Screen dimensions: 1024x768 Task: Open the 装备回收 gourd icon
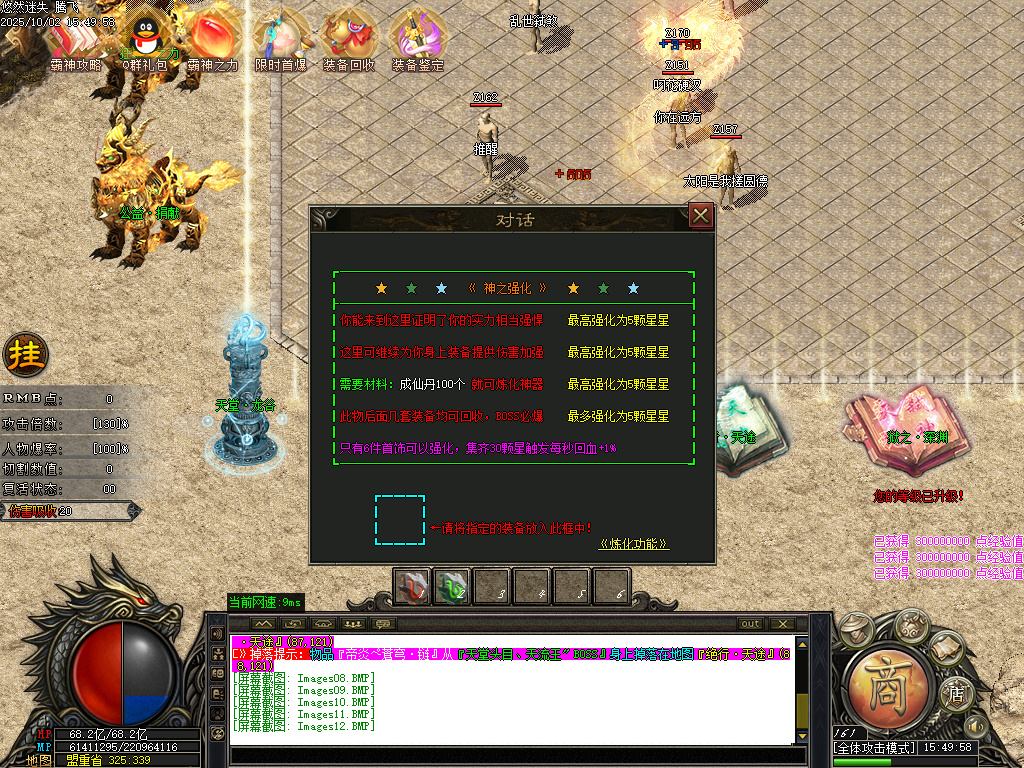click(x=349, y=42)
